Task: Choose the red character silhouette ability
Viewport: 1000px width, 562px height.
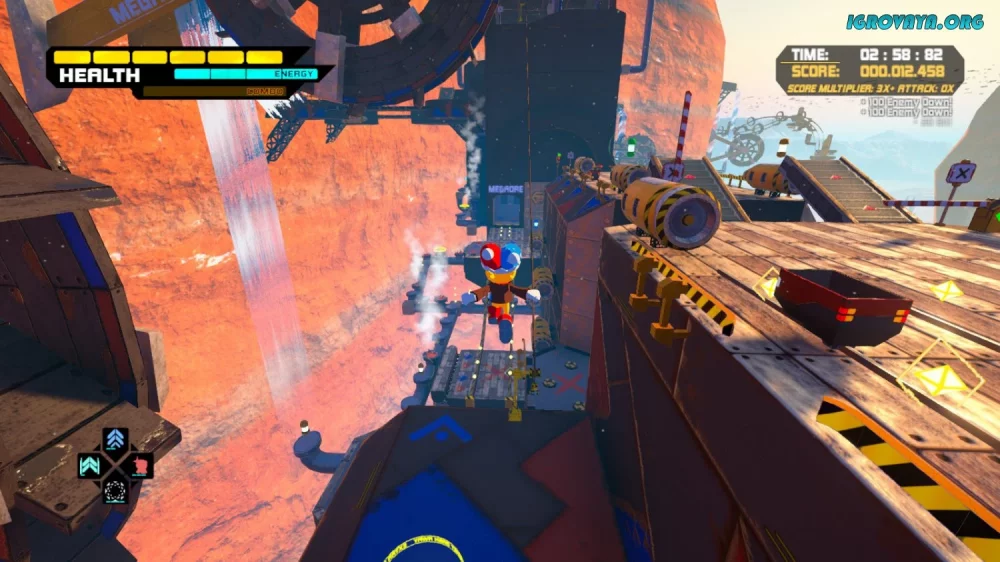Action: (141, 465)
